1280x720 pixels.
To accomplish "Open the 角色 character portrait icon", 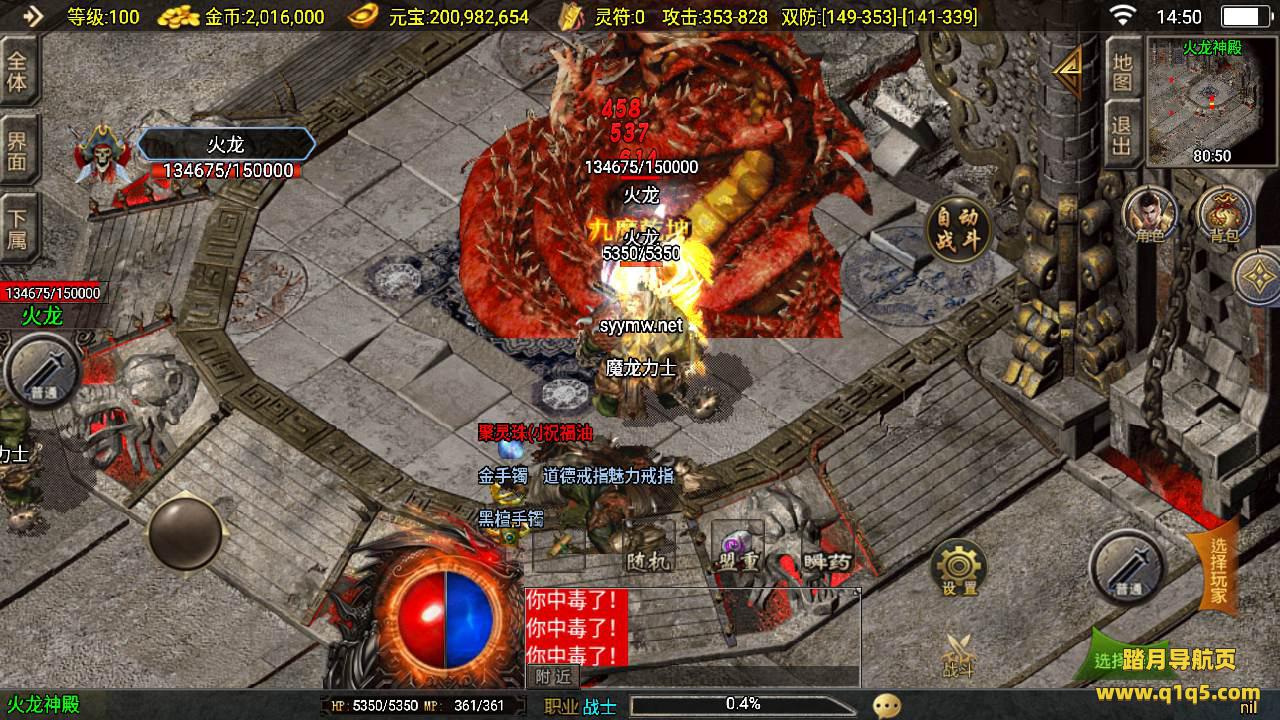I will (x=1150, y=216).
